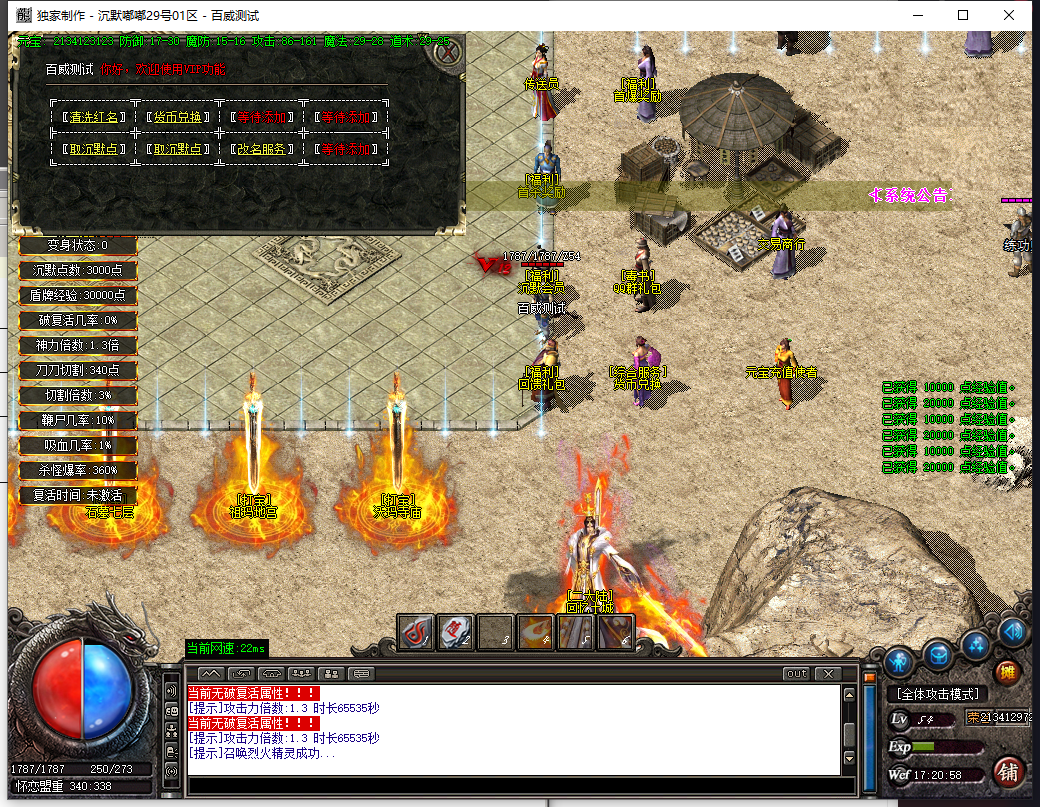Toggle sound with the speaker icon
1040x807 pixels.
pyautogui.click(x=1013, y=631)
